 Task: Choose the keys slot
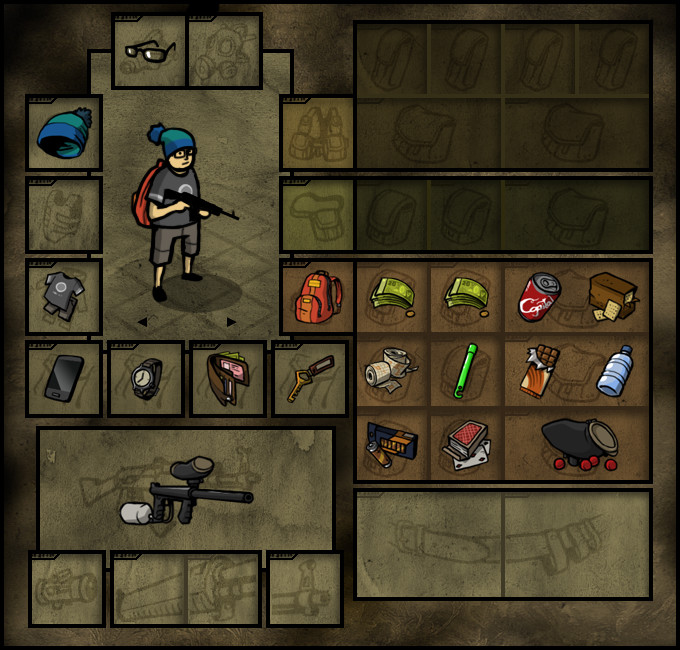(x=310, y=379)
